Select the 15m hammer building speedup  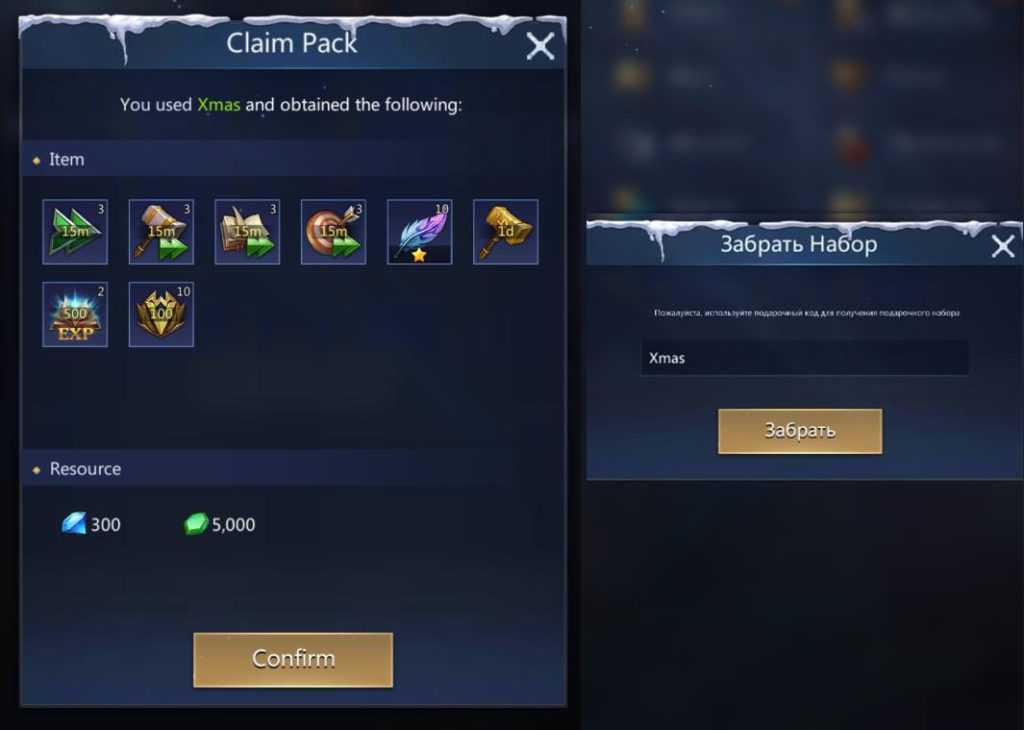coord(161,232)
